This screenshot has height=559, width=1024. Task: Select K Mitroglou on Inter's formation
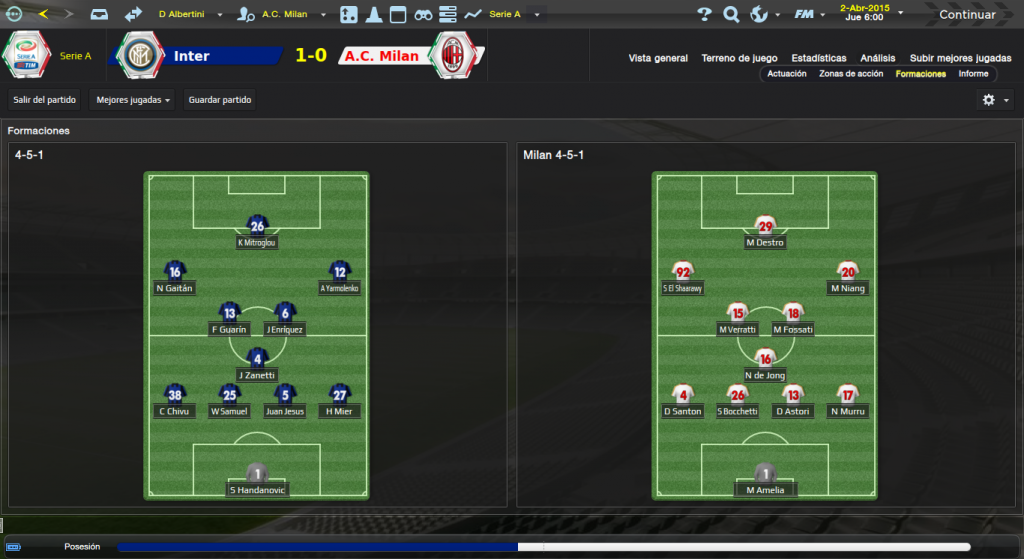(257, 232)
